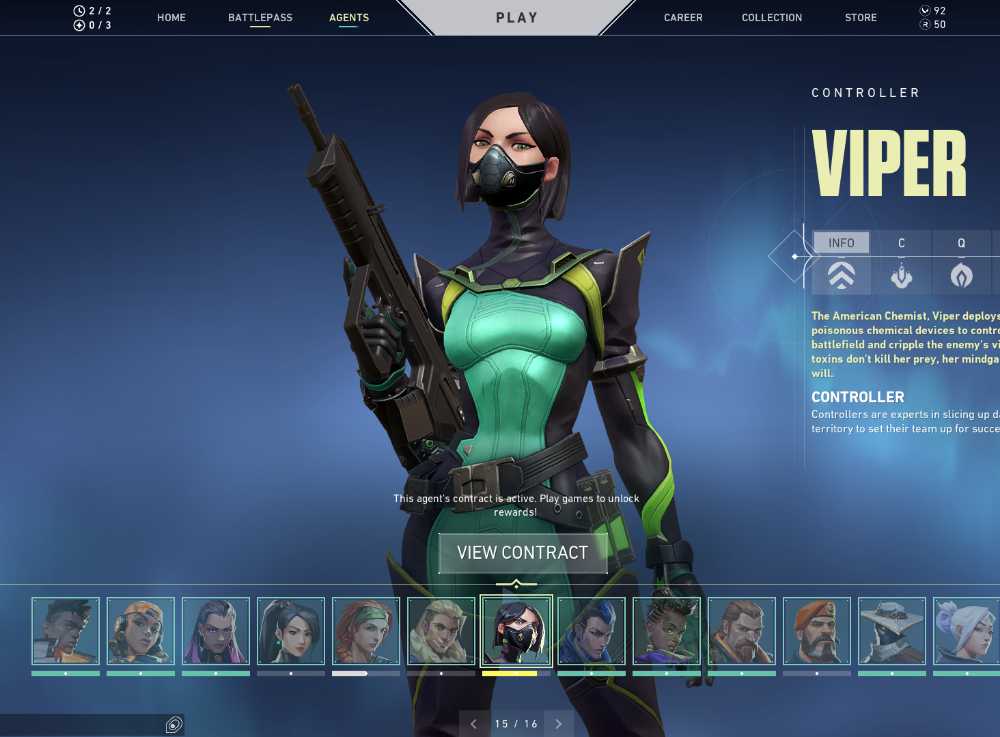
Task: Select Sage agent portrait
Action: [291, 631]
